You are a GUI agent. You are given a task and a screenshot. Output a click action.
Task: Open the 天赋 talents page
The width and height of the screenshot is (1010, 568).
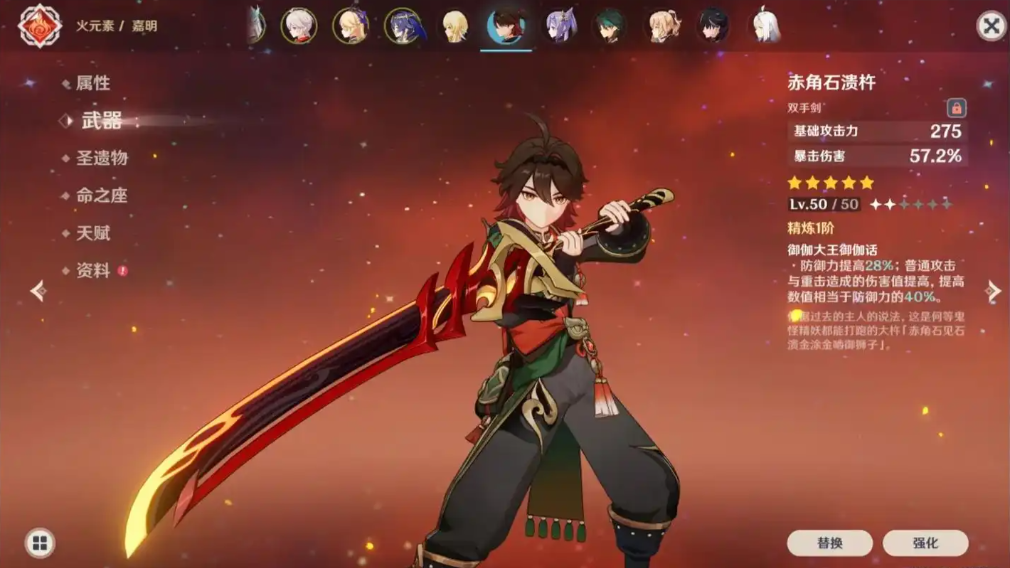coord(93,233)
